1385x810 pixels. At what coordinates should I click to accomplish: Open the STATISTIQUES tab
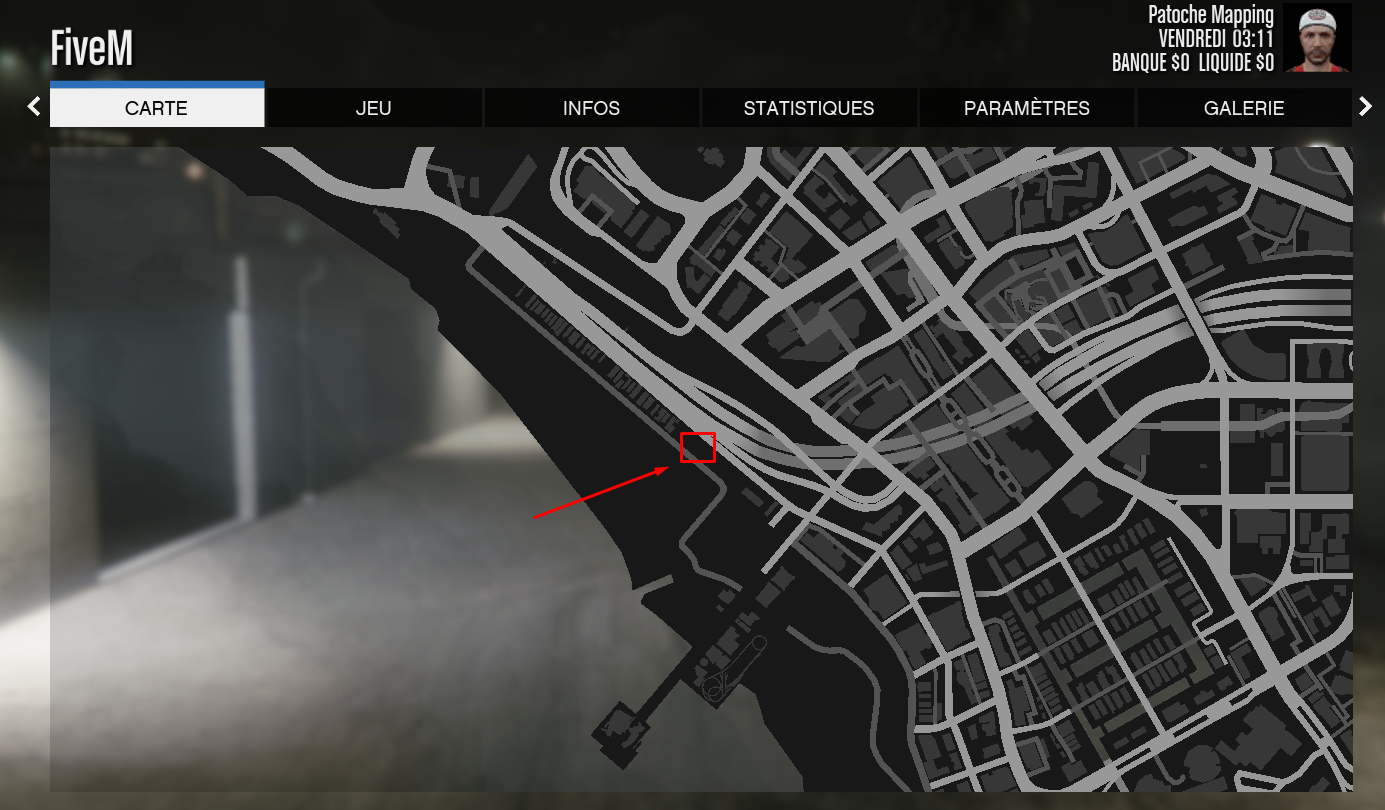pos(809,107)
